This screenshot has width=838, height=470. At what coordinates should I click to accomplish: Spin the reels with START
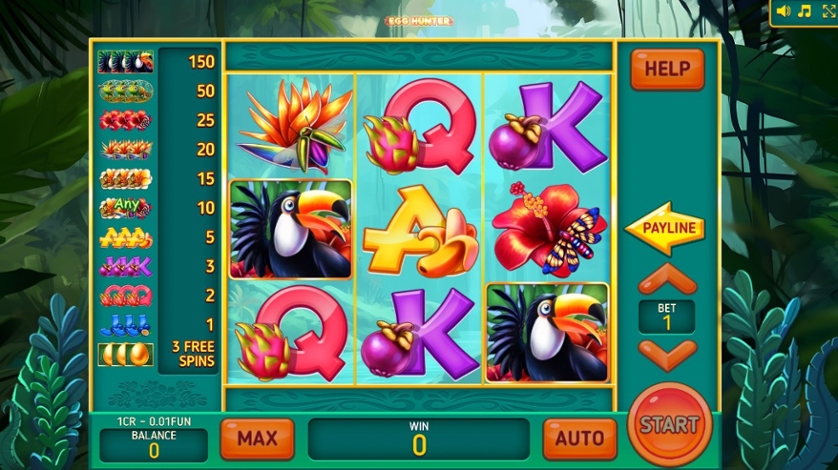pos(669,424)
